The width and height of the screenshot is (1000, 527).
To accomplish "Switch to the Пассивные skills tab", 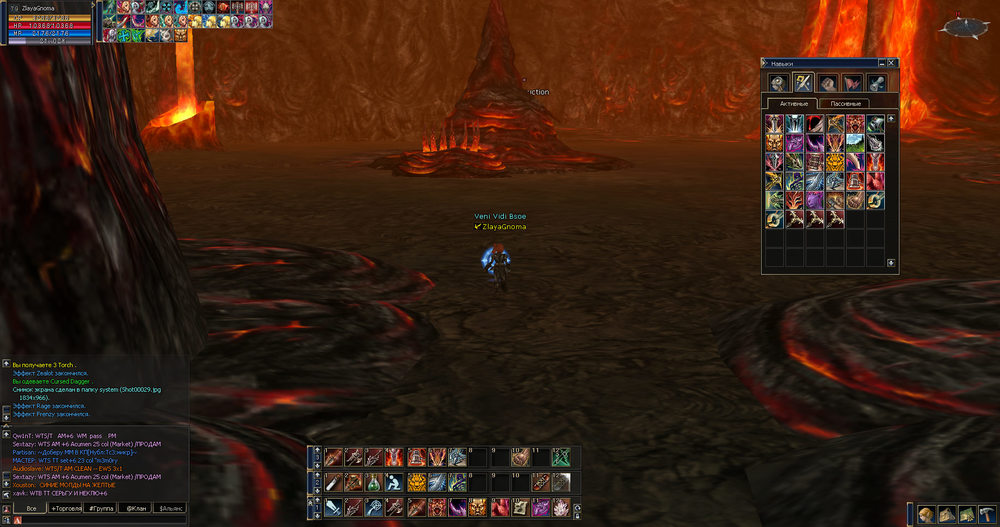I will coord(846,103).
